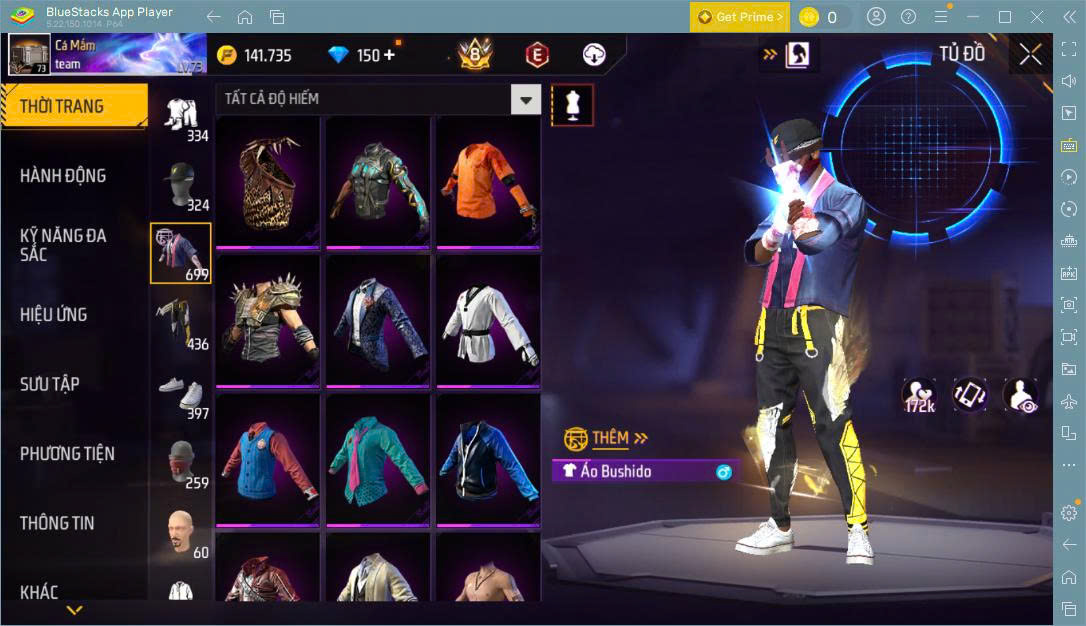
Task: Click the mannequin preview icon
Action: point(573,104)
